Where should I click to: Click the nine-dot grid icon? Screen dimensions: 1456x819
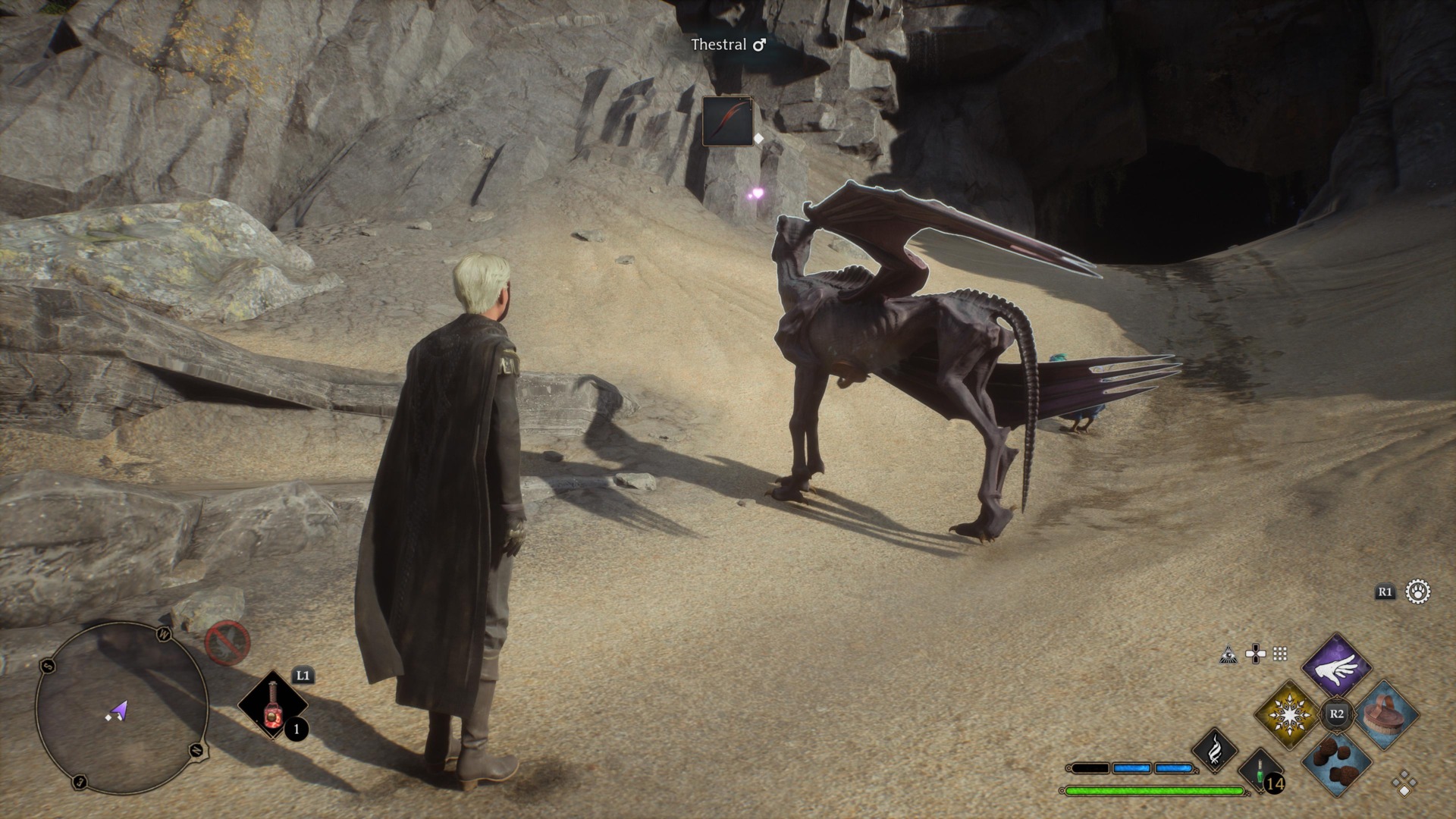[1280, 654]
